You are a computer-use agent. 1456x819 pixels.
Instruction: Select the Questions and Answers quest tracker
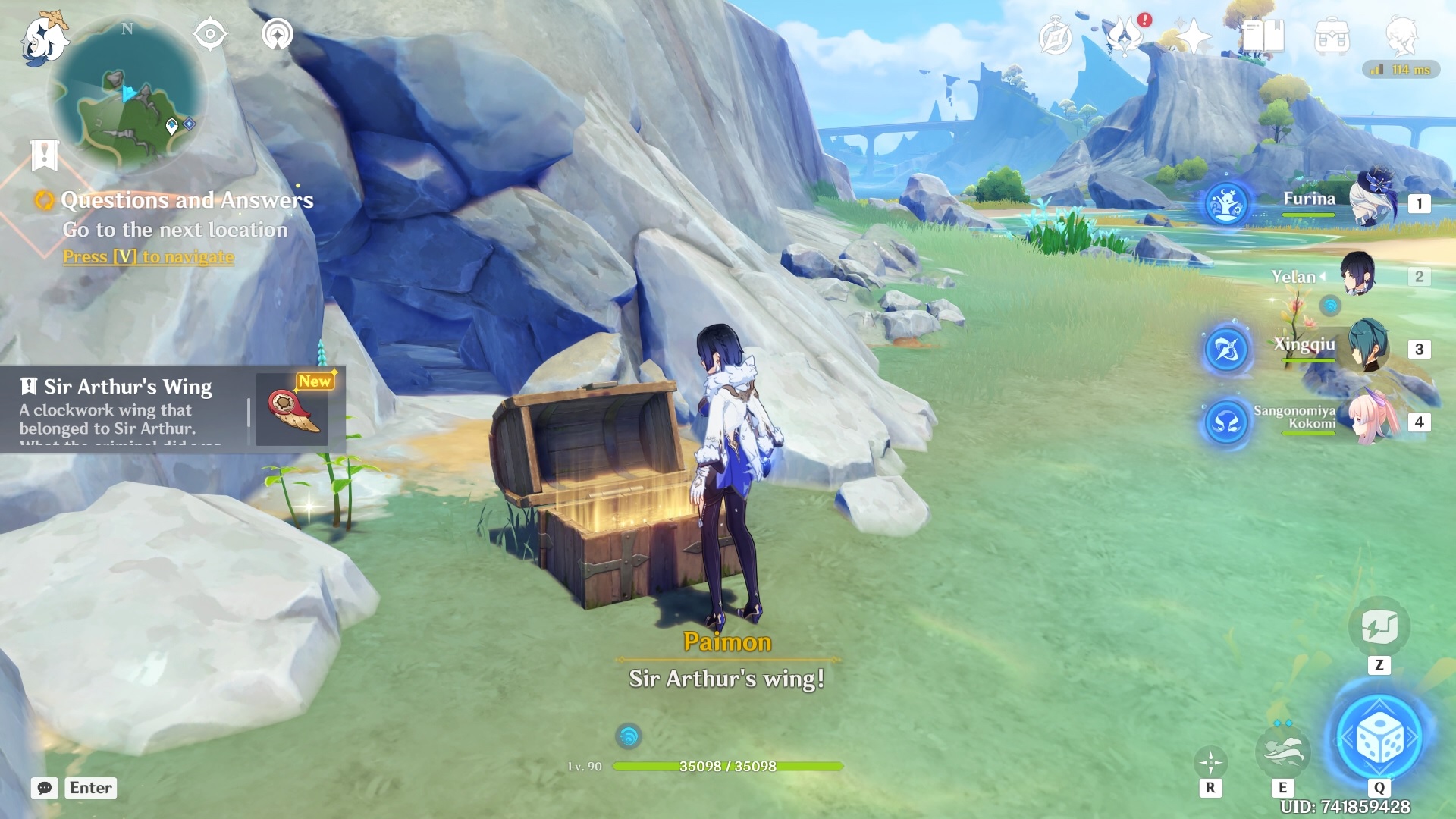187,200
